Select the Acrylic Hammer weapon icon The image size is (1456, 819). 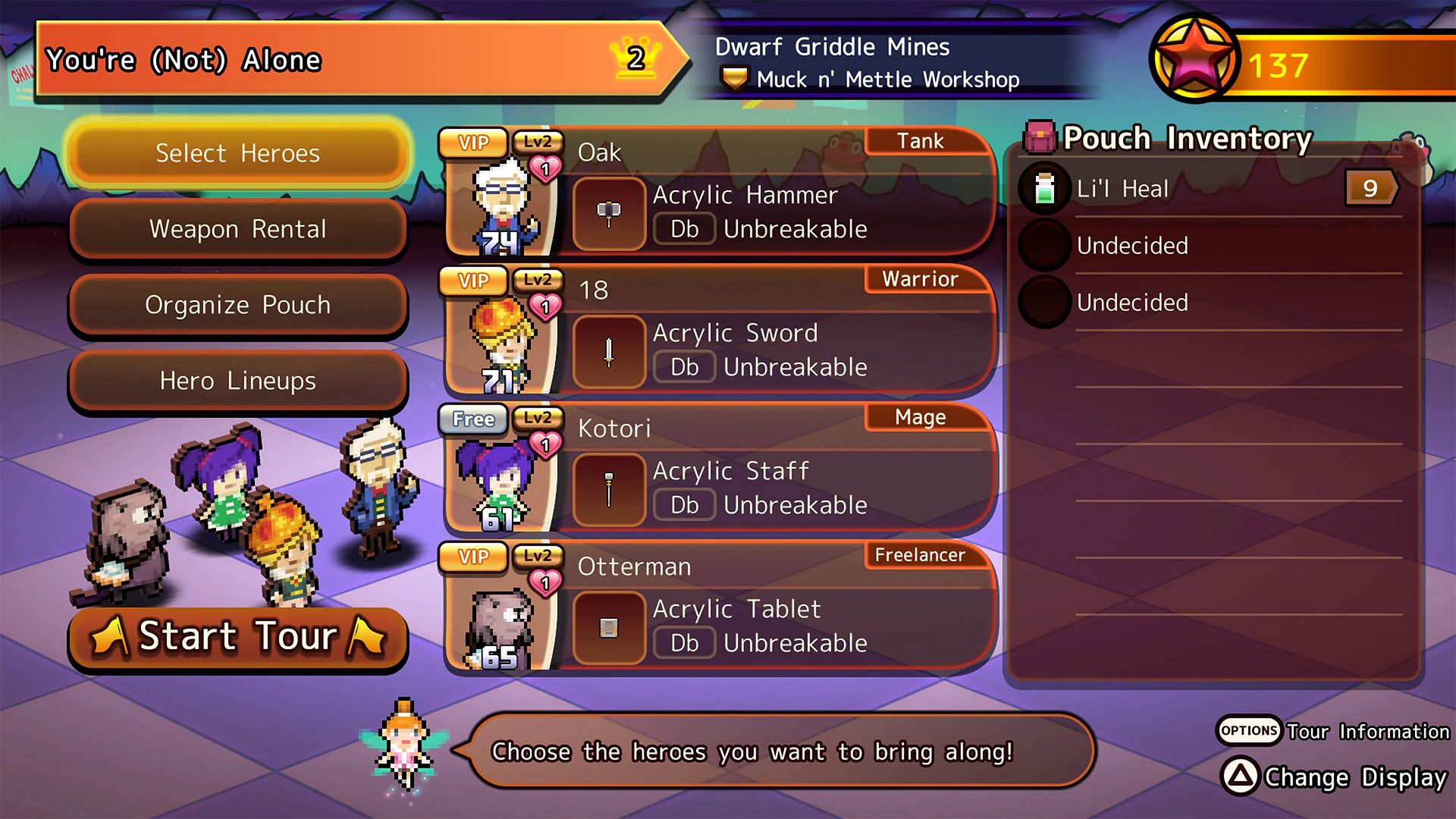609,214
